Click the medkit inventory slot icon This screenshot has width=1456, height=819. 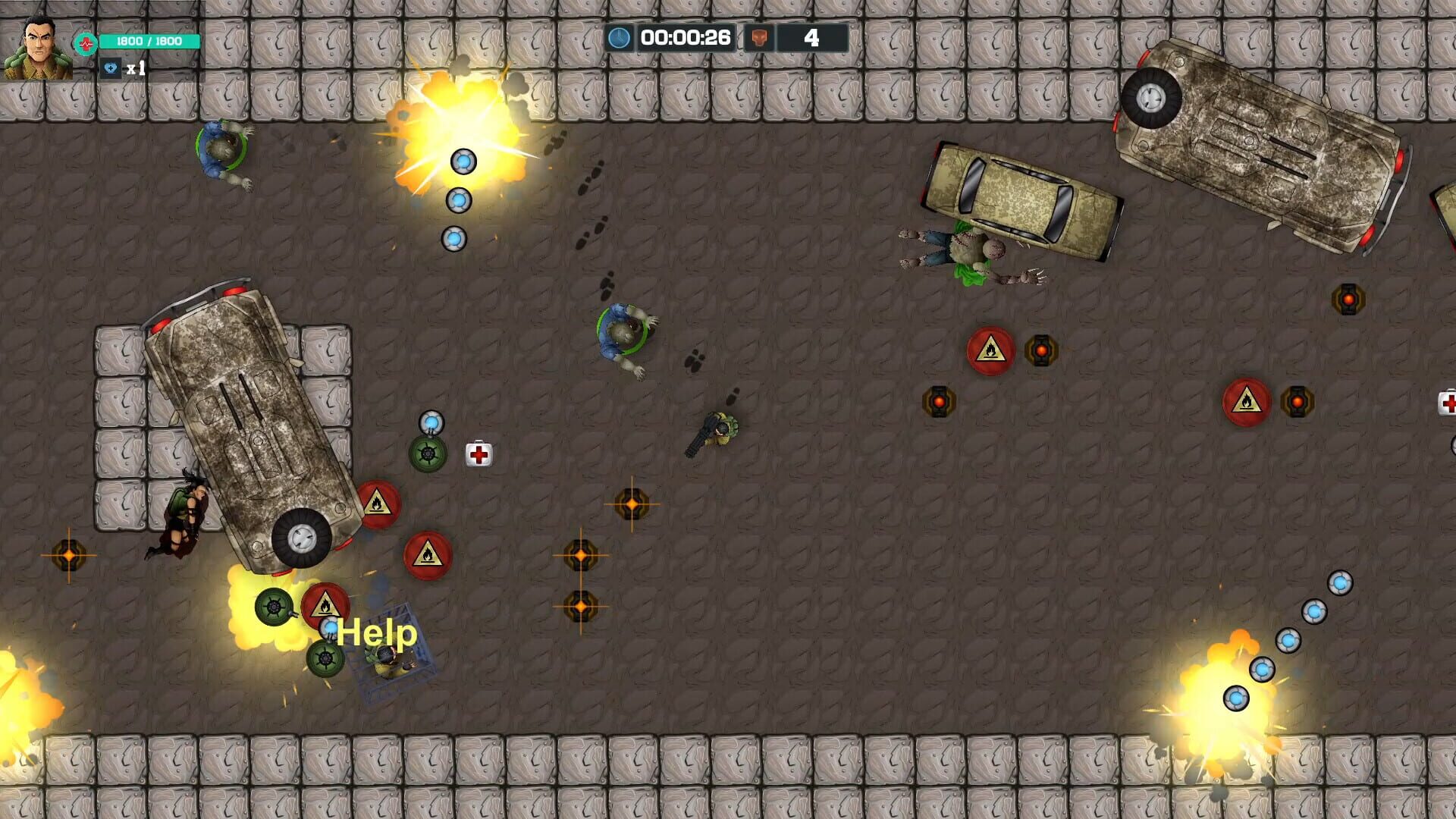click(111, 71)
